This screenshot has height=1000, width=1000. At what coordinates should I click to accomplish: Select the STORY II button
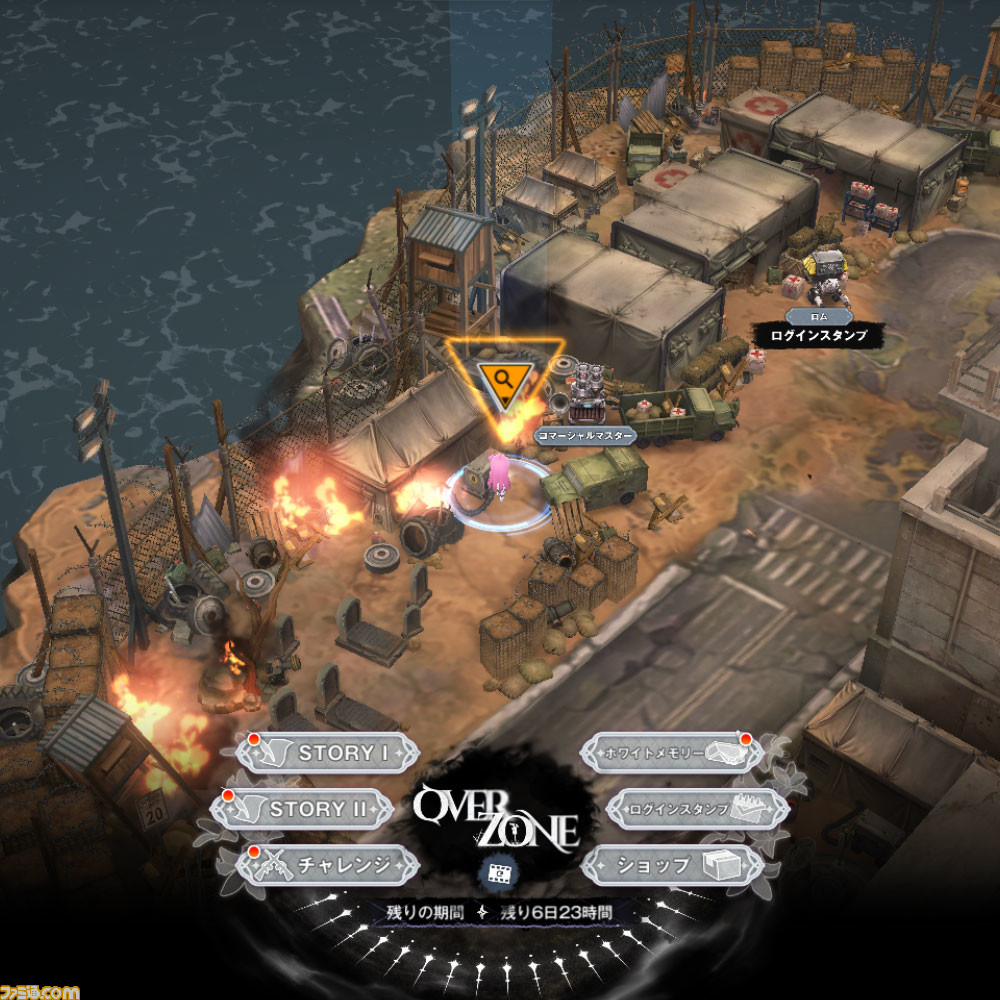302,809
